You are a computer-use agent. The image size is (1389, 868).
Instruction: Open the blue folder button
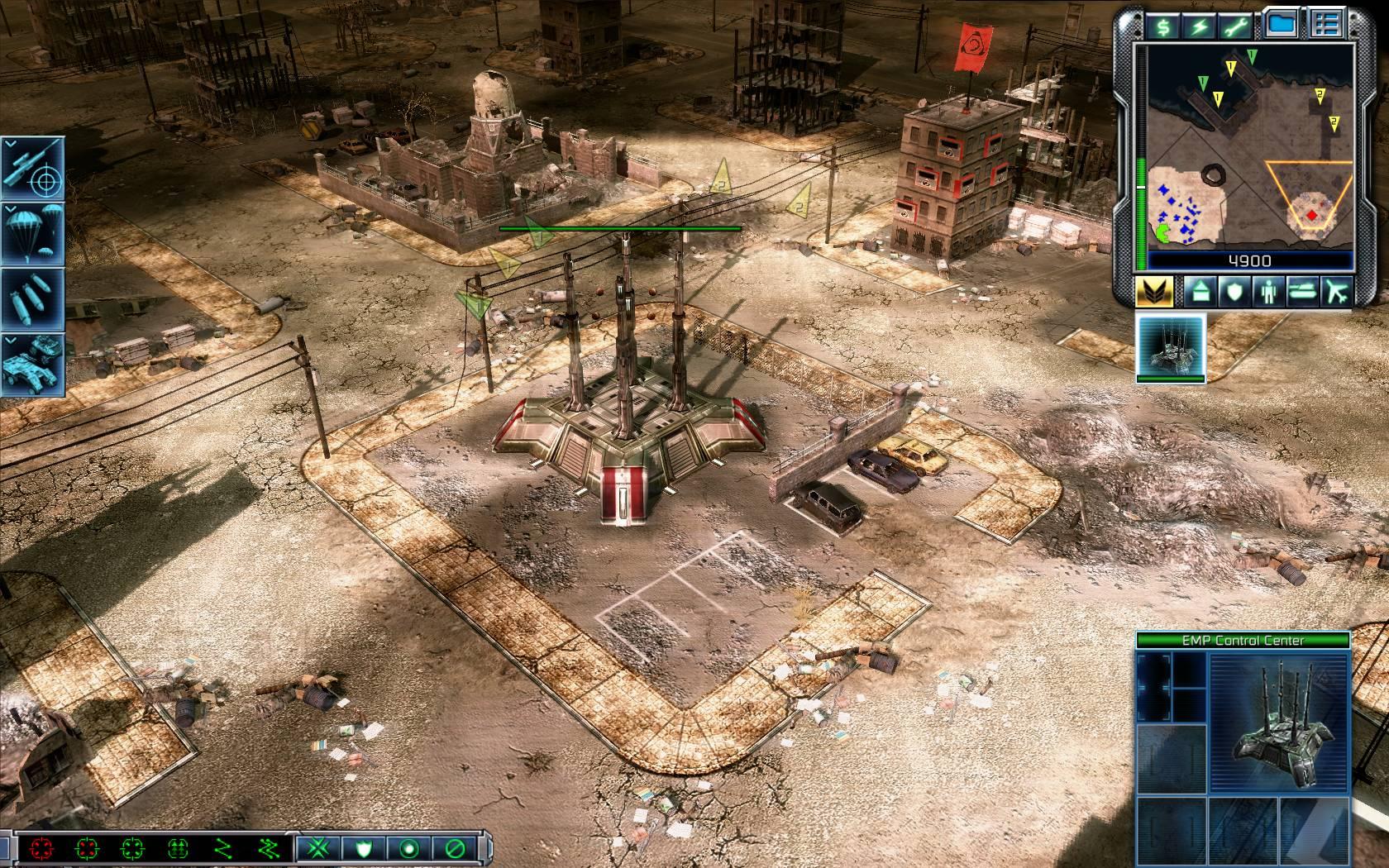(1282, 25)
